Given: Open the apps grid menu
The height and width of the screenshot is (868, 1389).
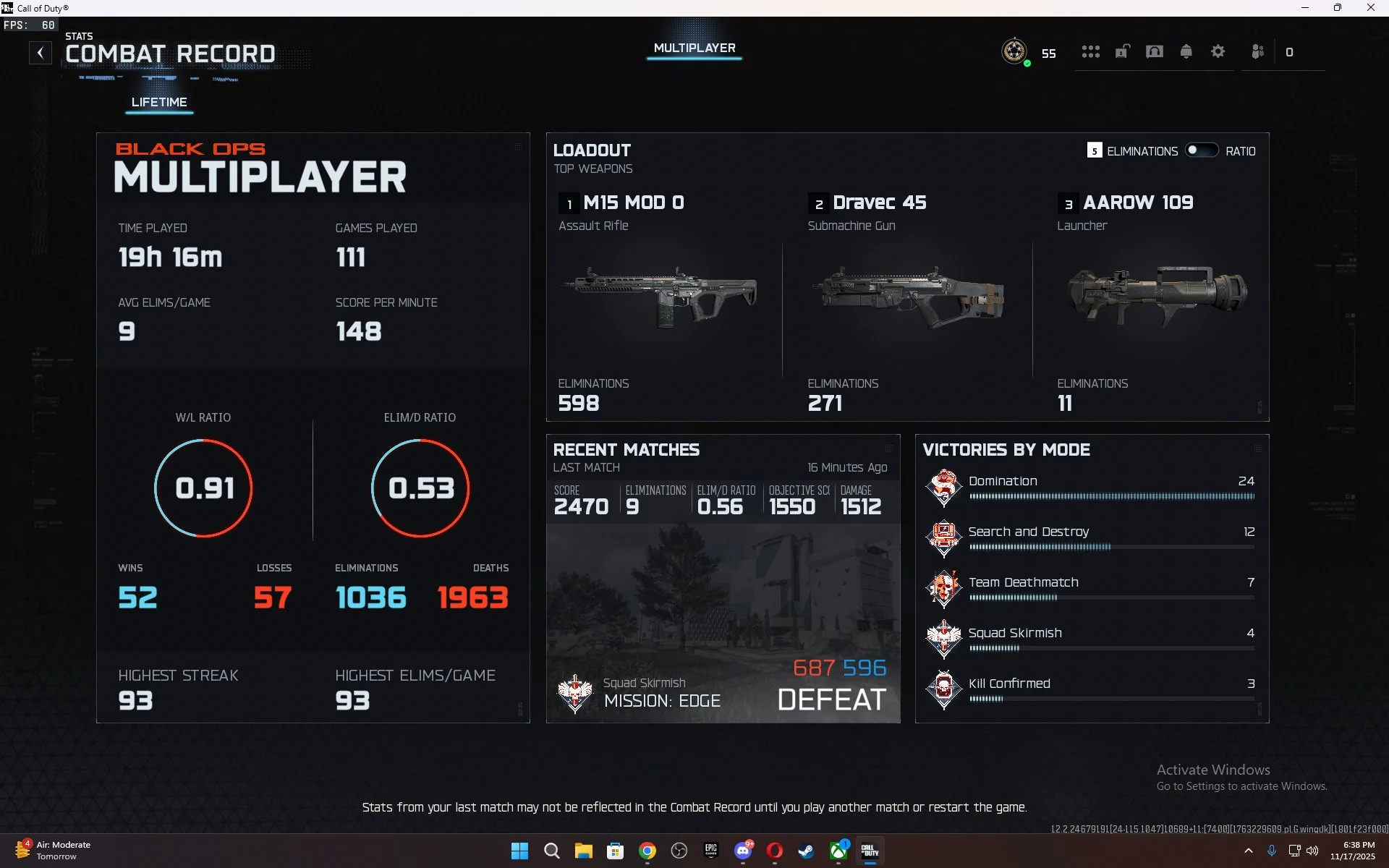Looking at the screenshot, I should pos(1091,51).
